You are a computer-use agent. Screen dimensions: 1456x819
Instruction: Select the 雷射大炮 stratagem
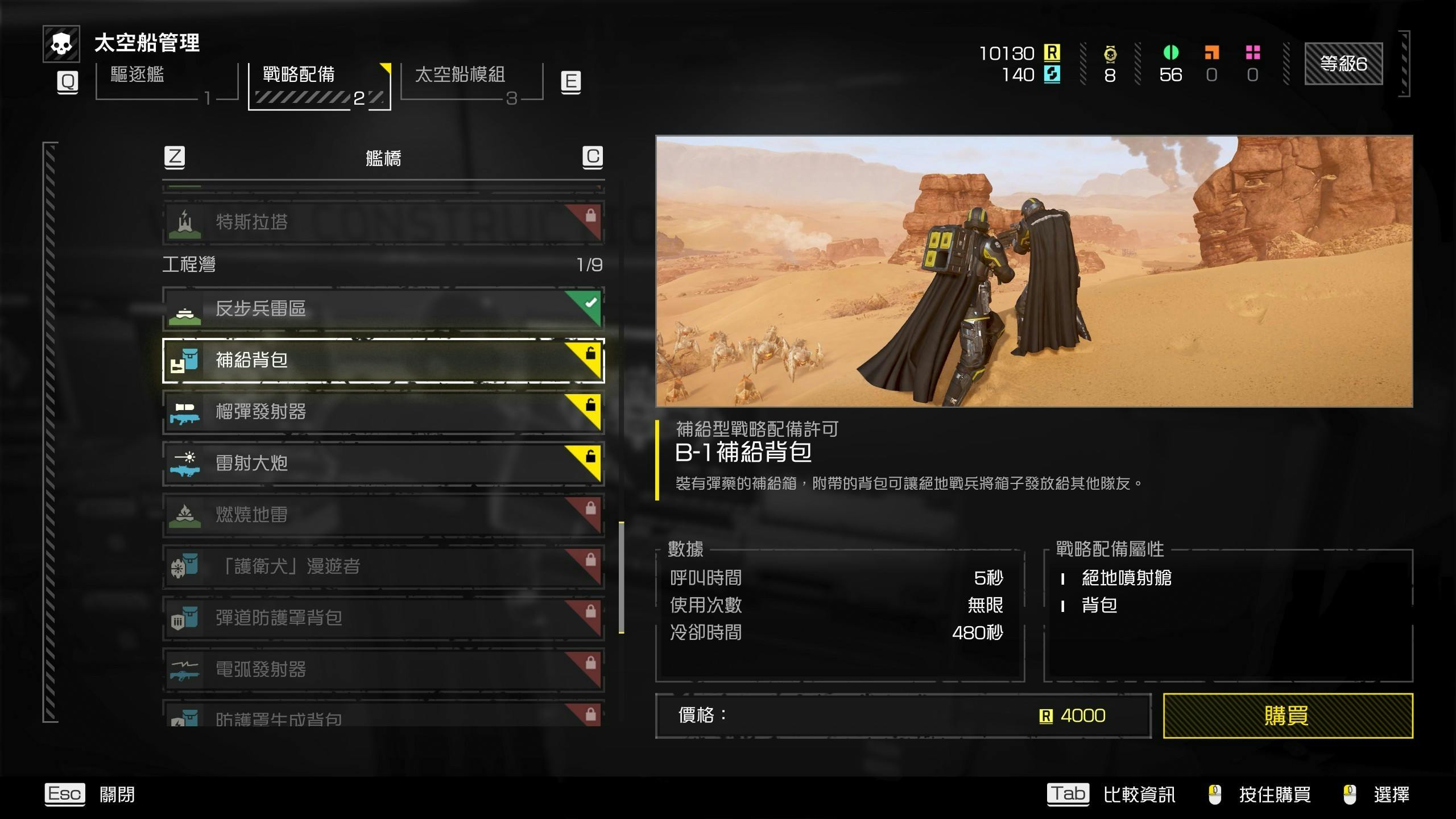pos(383,464)
